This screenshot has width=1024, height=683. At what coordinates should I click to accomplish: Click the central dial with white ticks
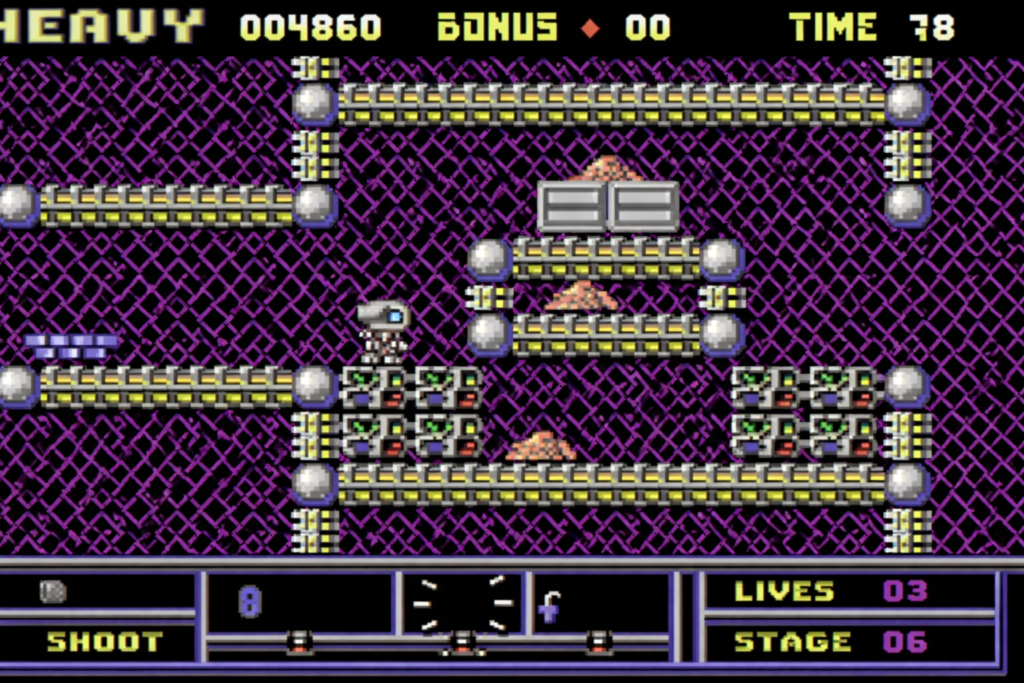pos(462,604)
